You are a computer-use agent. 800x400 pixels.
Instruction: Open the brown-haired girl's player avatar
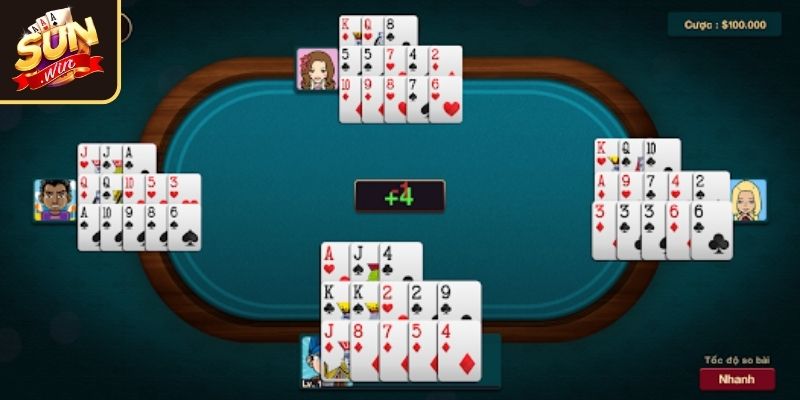click(x=315, y=69)
